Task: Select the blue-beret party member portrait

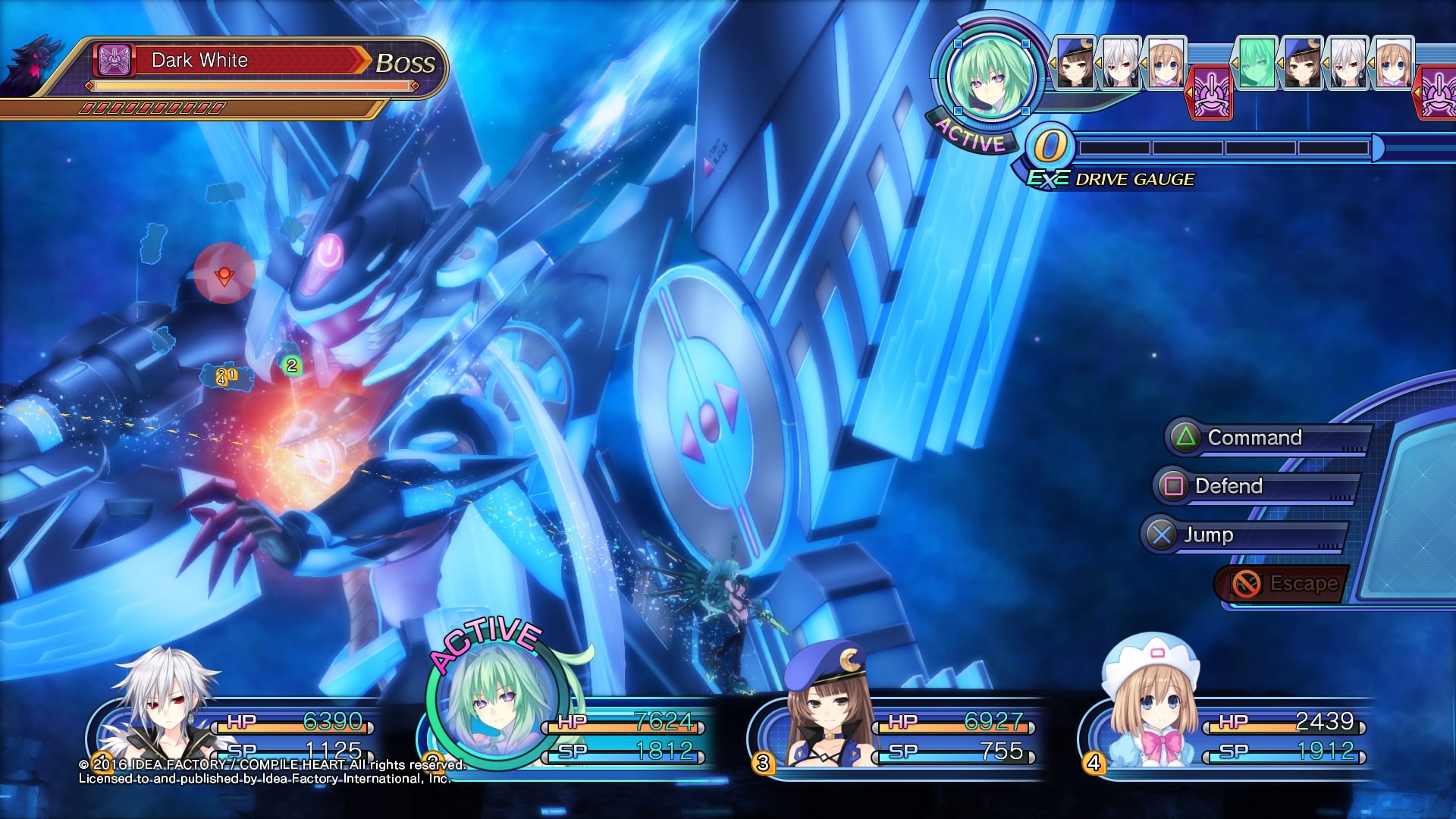Action: pos(827,705)
